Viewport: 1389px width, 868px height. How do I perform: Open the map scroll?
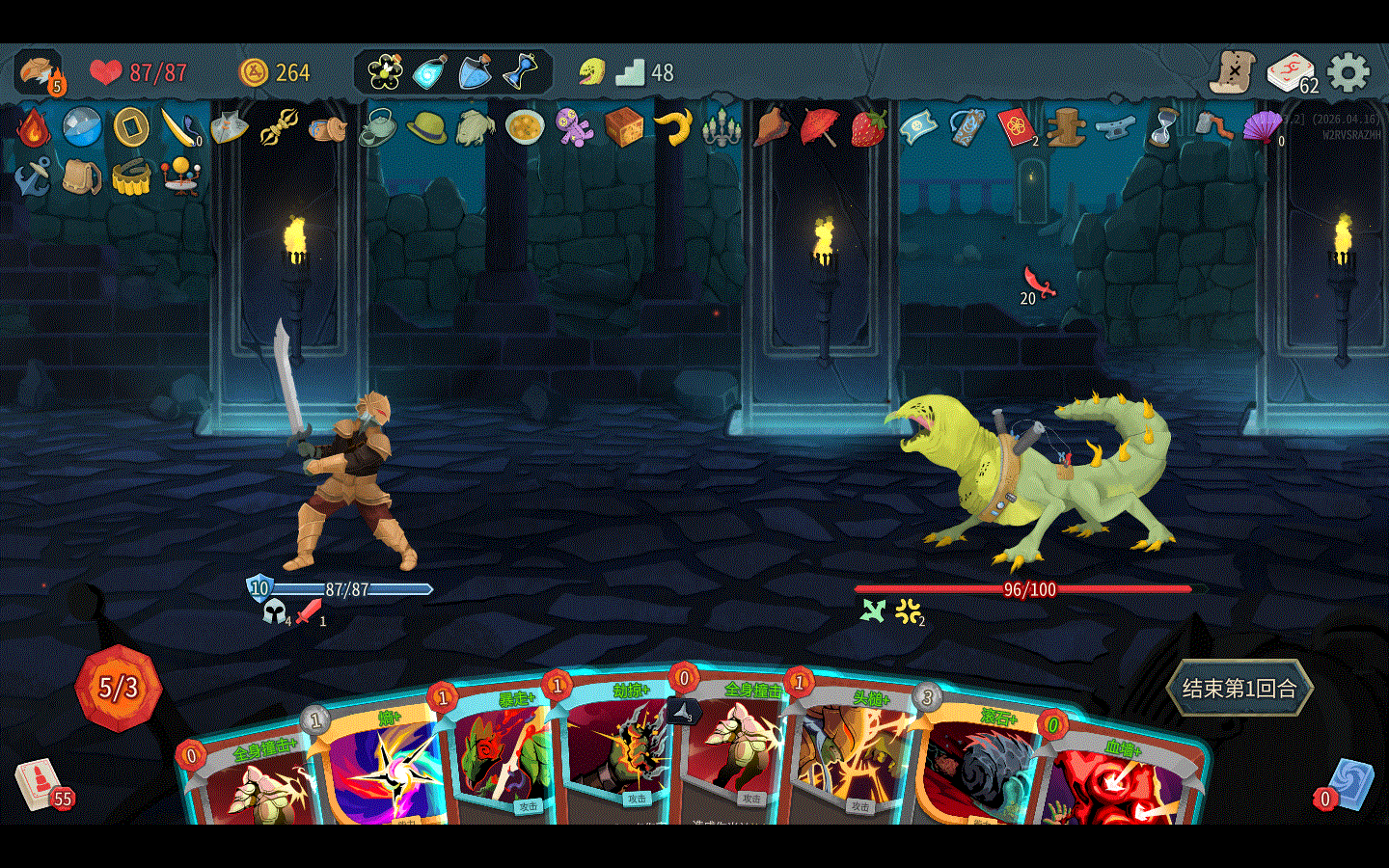[x=1234, y=72]
